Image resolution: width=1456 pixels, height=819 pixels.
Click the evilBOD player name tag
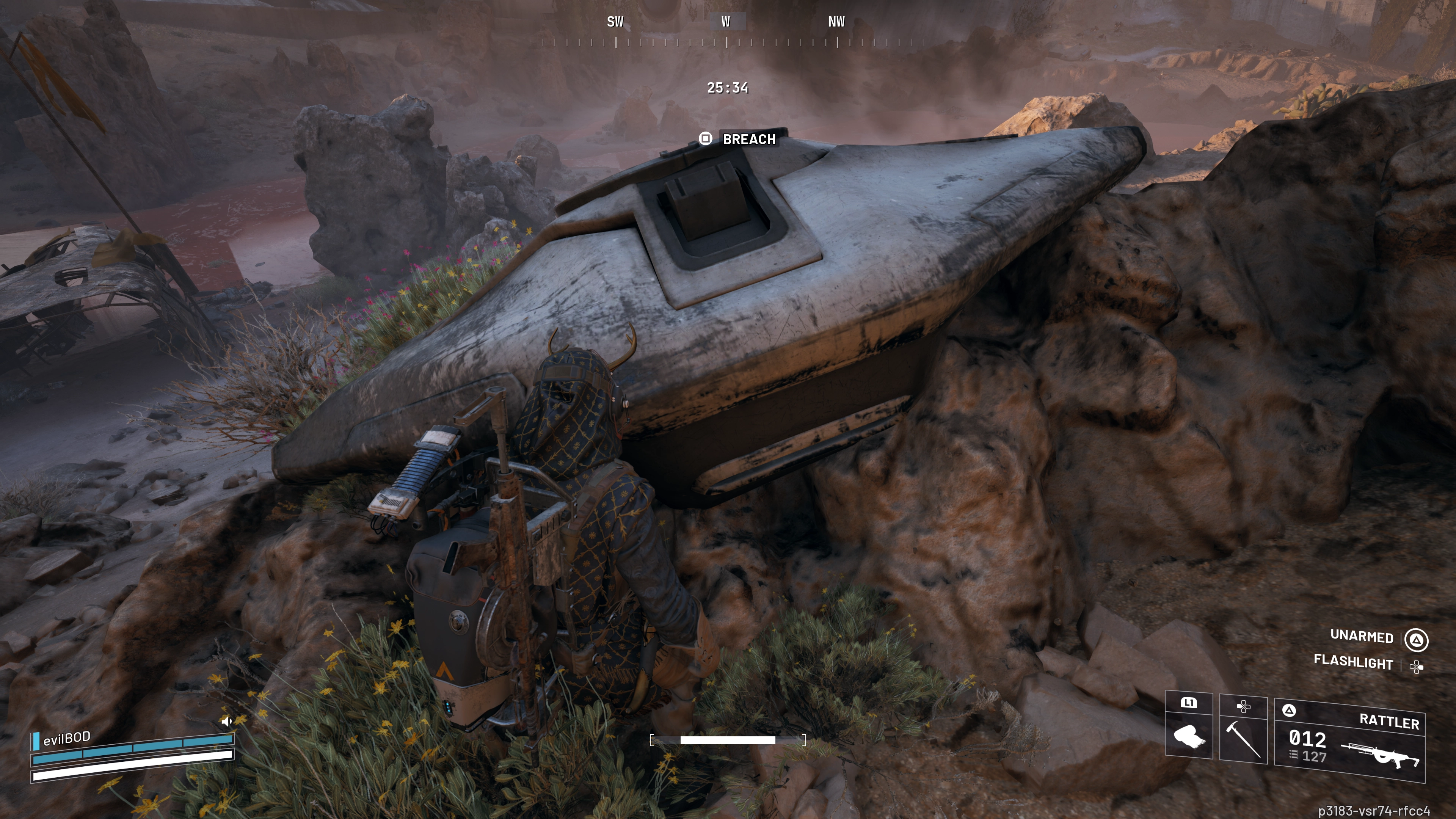(x=67, y=738)
